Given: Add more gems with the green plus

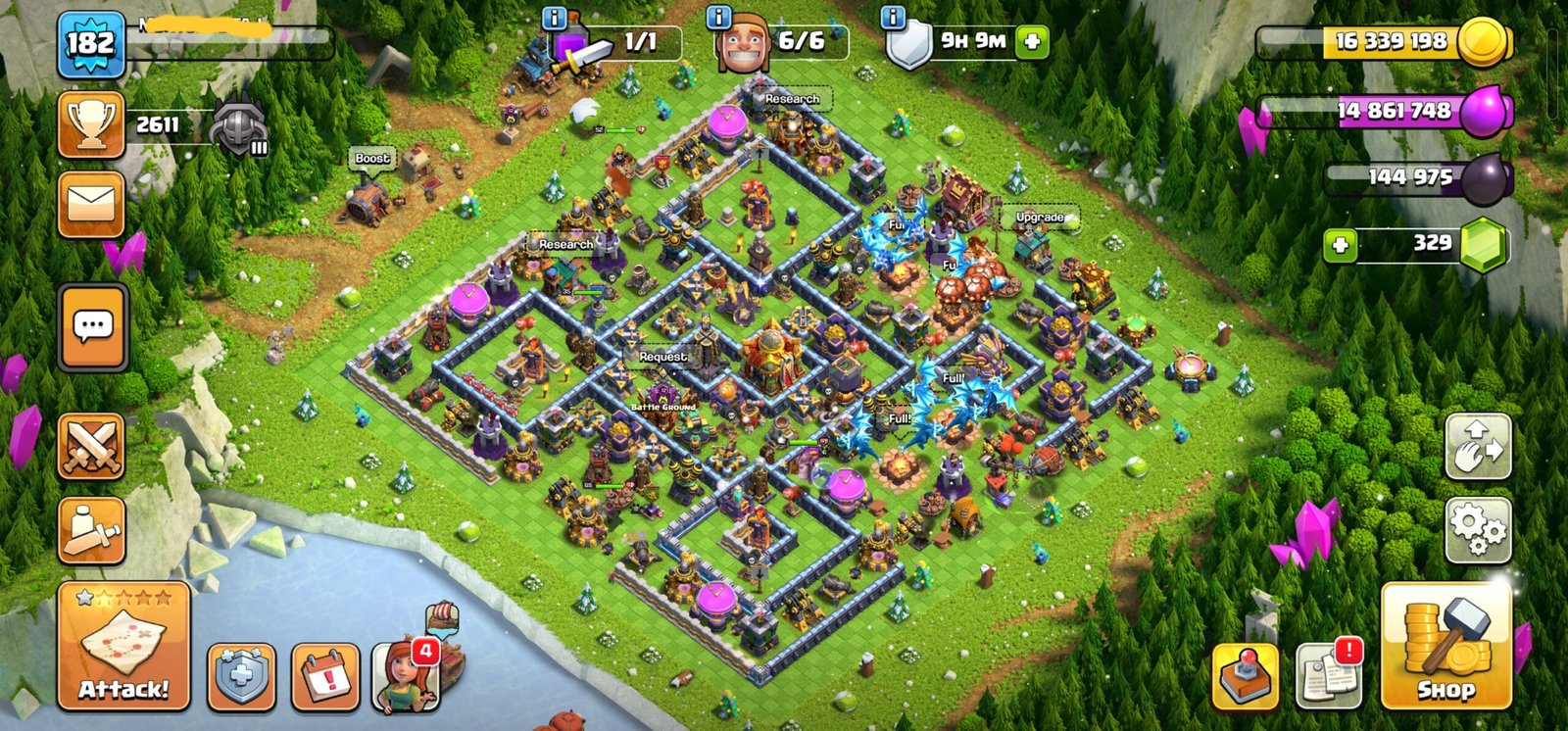Looking at the screenshot, I should [x=1340, y=245].
